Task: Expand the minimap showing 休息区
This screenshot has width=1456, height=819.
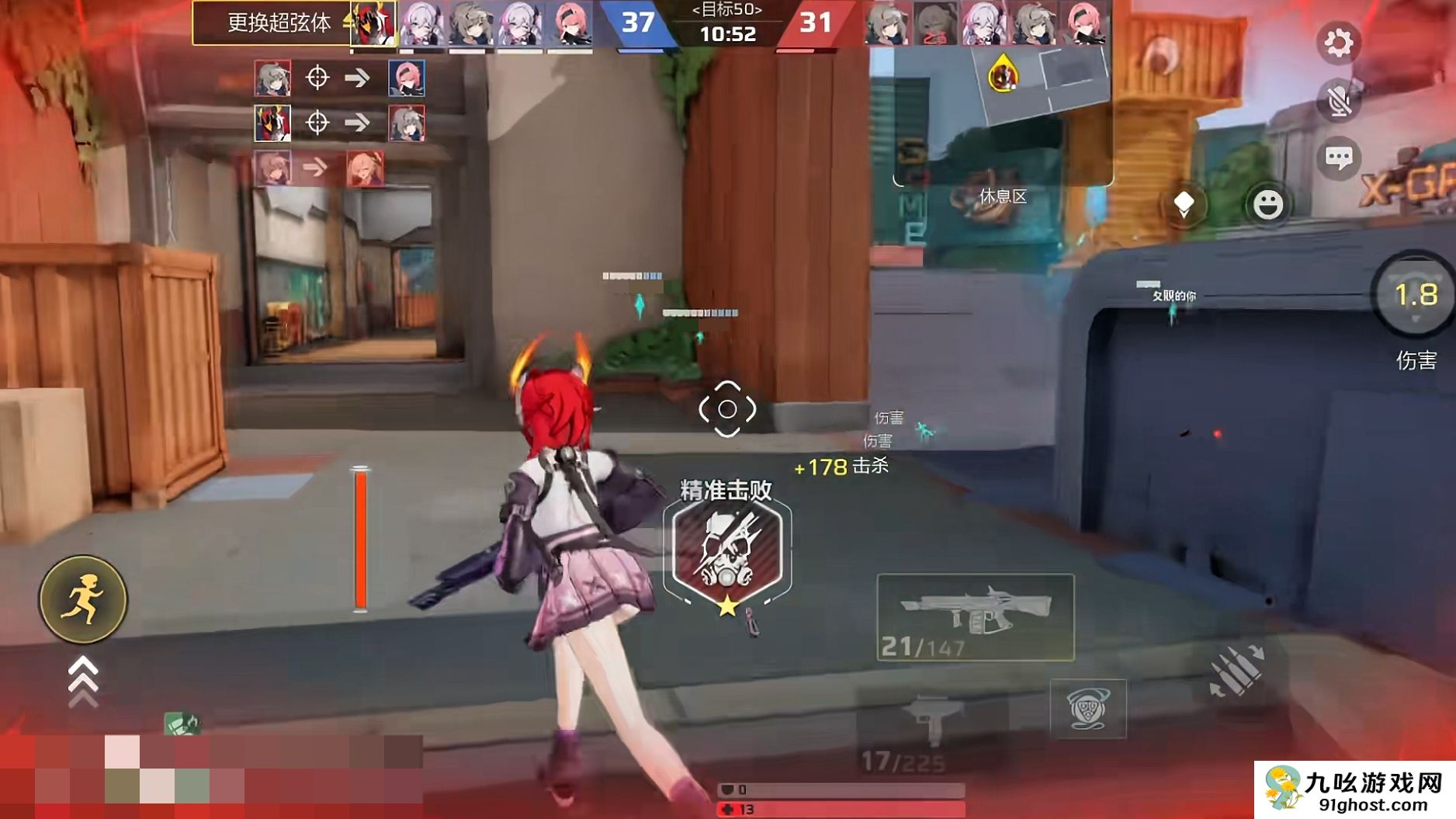Action: [1003, 116]
